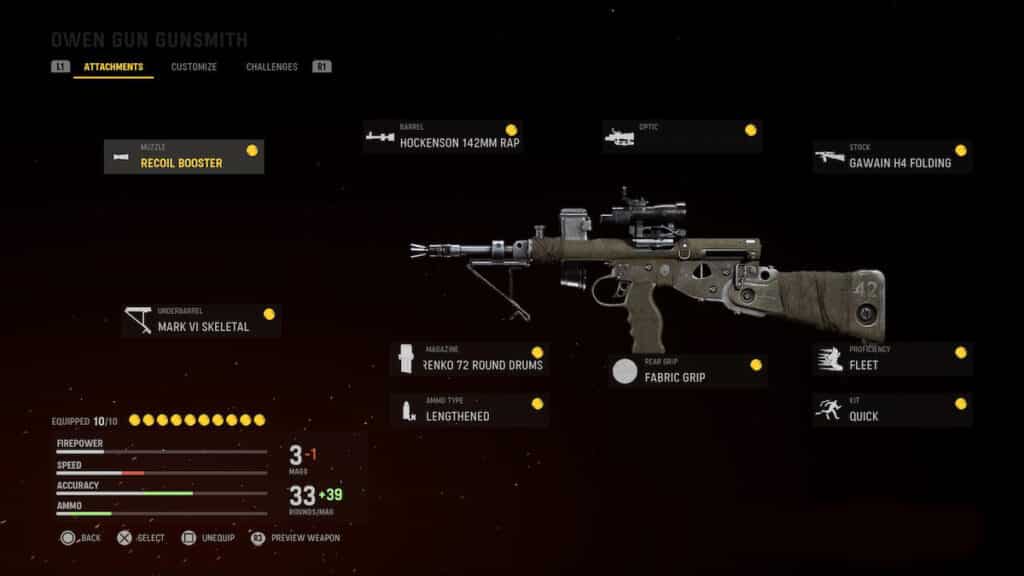This screenshot has width=1024, height=576.
Task: Pick the Mark VI Skeletal underbarrel slot
Action: point(201,321)
